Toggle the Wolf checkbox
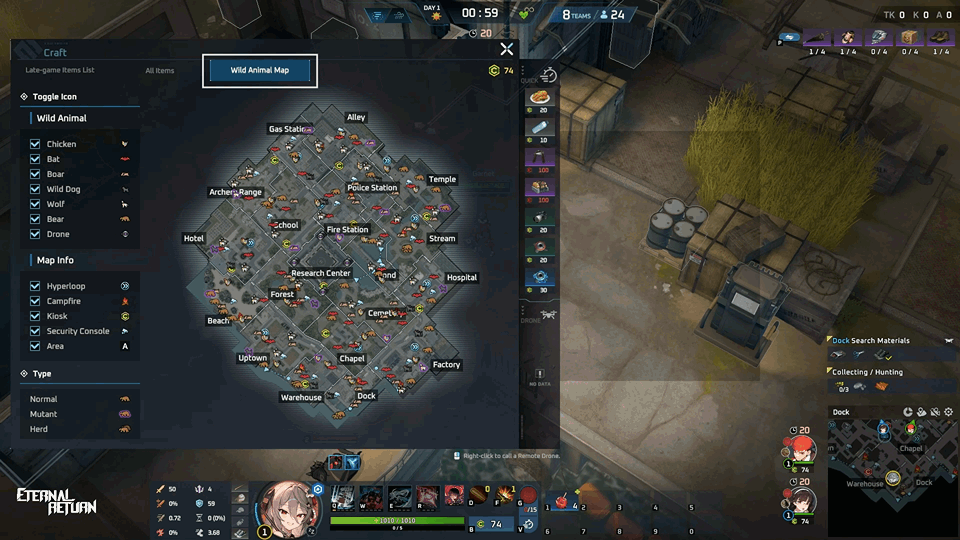The width and height of the screenshot is (960, 540). pyautogui.click(x=35, y=204)
